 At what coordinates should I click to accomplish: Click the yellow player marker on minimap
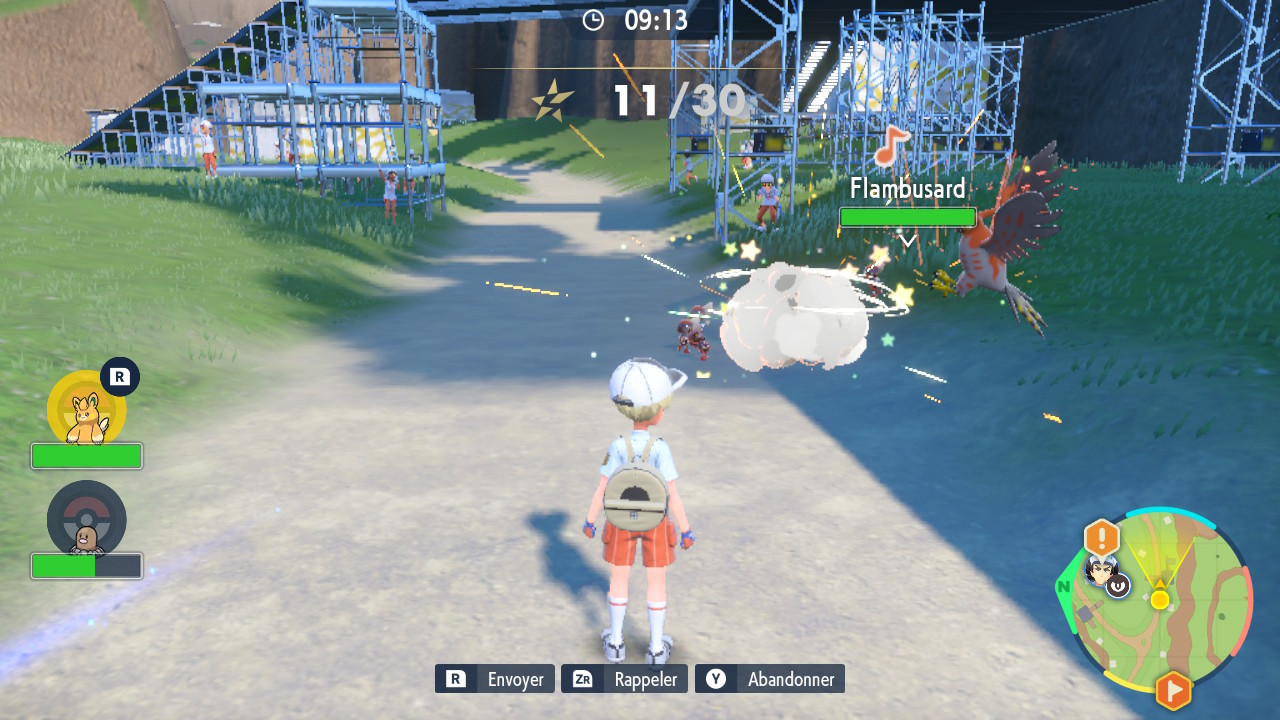pyautogui.click(x=1160, y=599)
